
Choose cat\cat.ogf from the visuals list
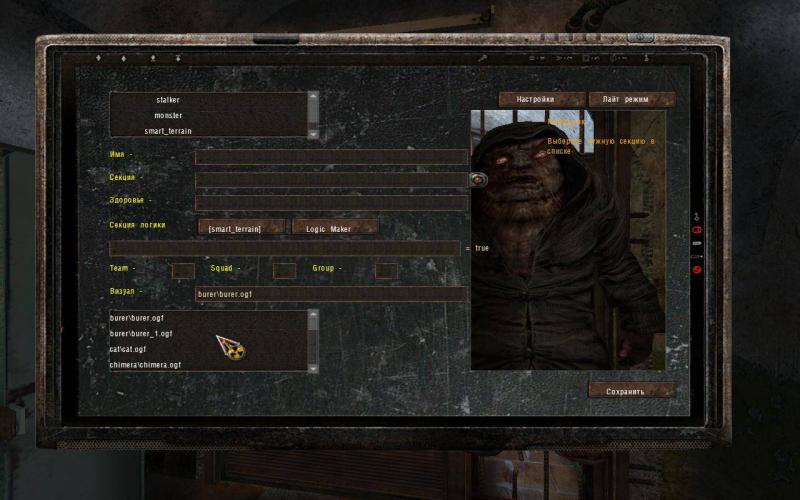[128, 349]
